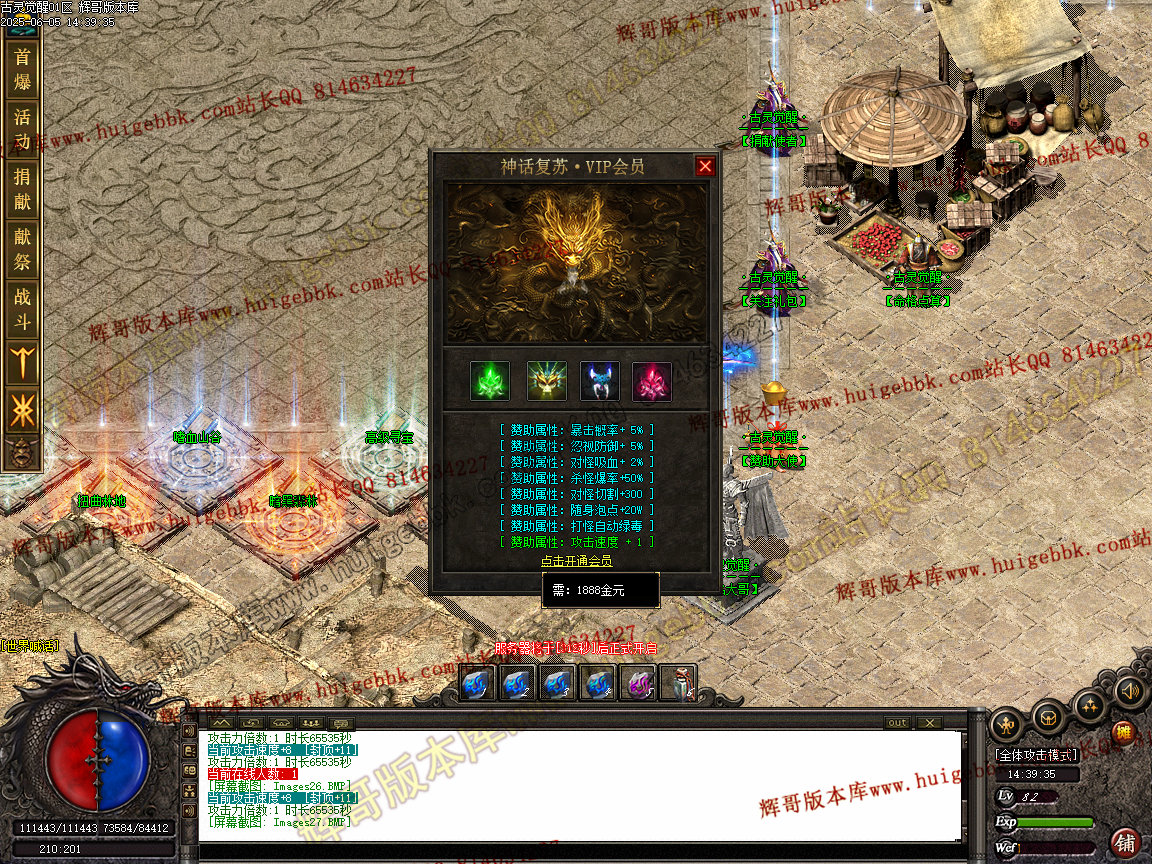Close the VIP member window
Screen dimensions: 1152x864
[705, 166]
